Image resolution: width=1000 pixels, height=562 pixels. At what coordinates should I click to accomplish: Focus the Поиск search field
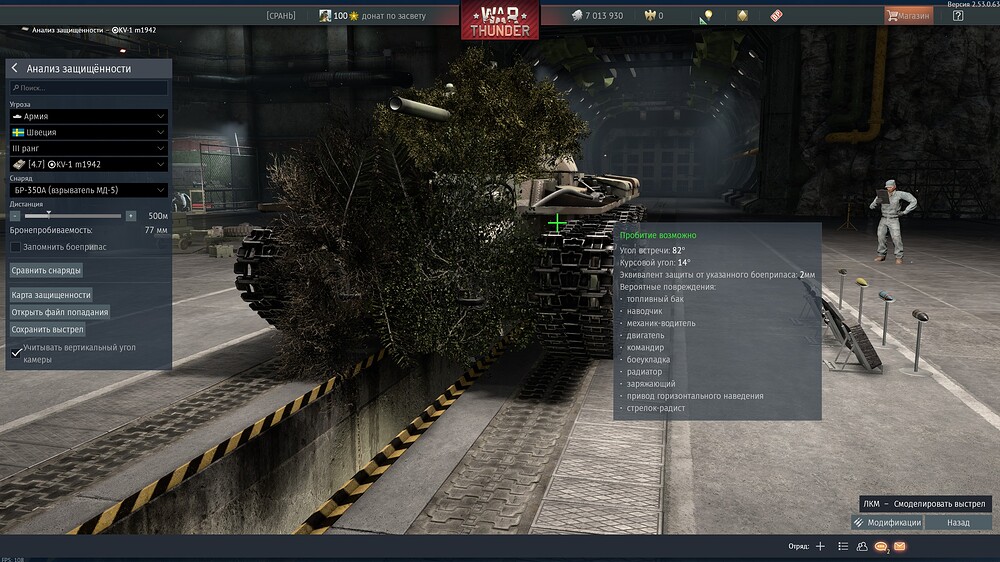click(88, 88)
